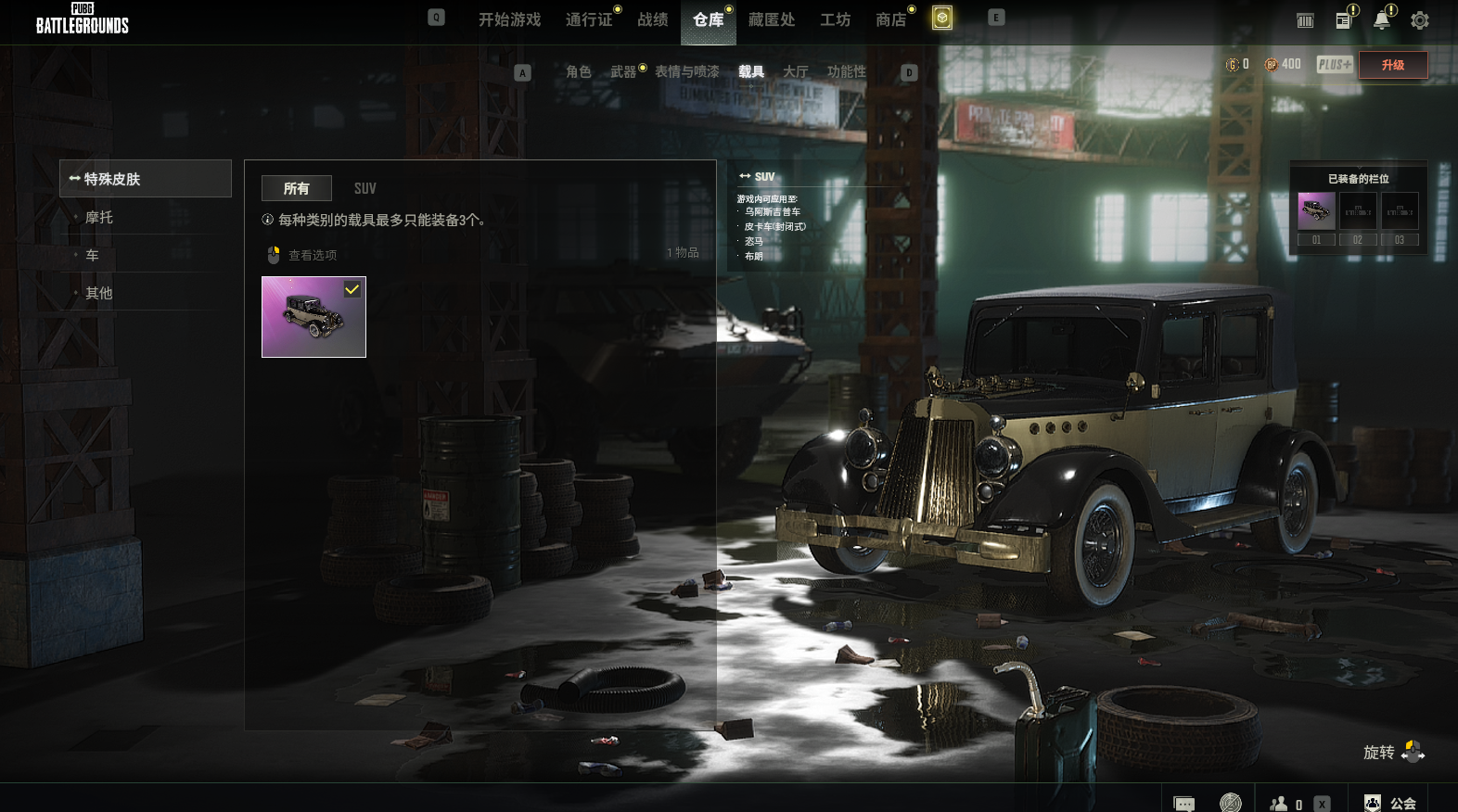Select the 功能性 utility sub-tab
Viewport: 1458px width, 812px height.
click(x=847, y=71)
